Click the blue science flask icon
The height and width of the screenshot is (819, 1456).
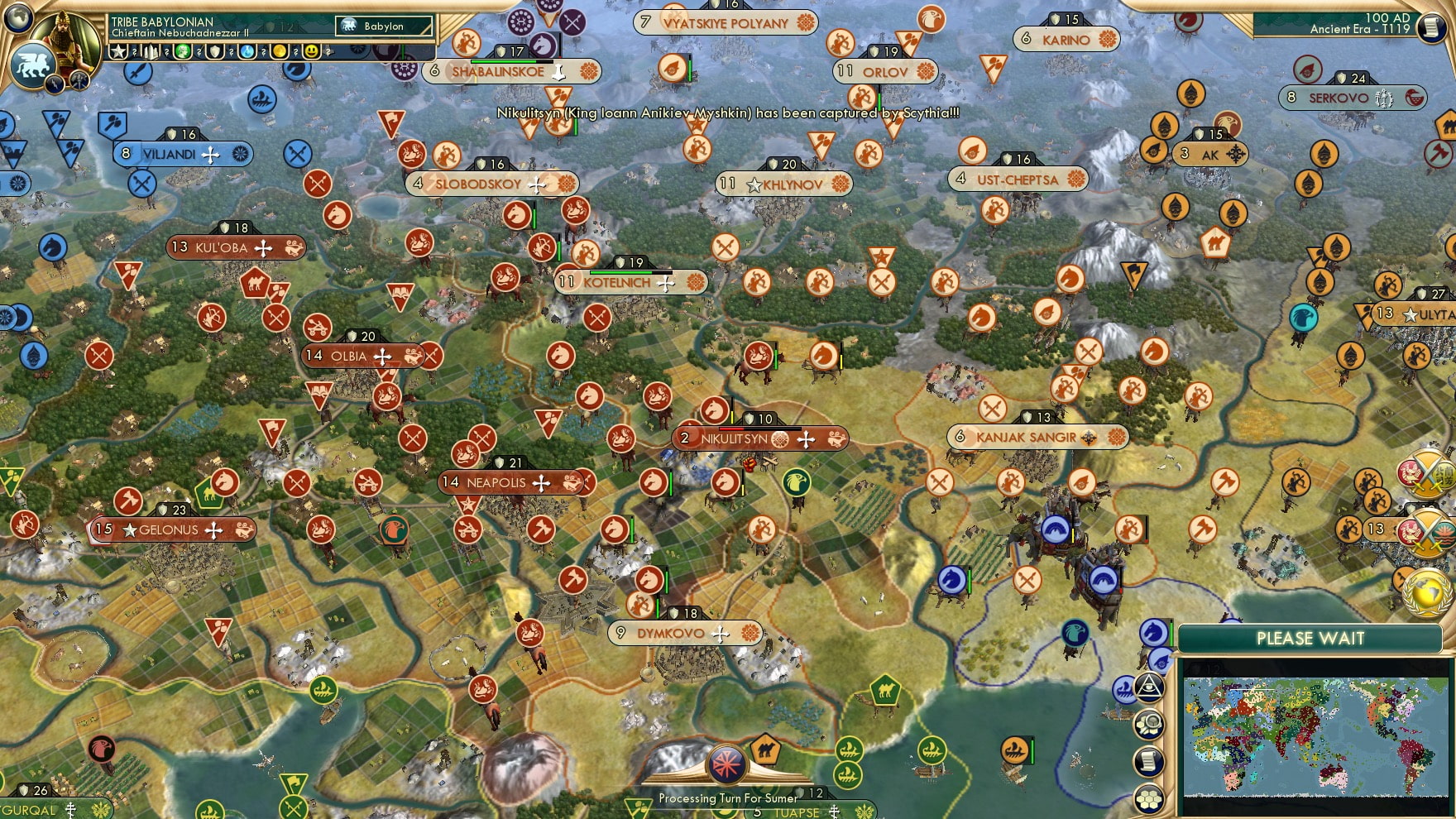click(x=247, y=51)
